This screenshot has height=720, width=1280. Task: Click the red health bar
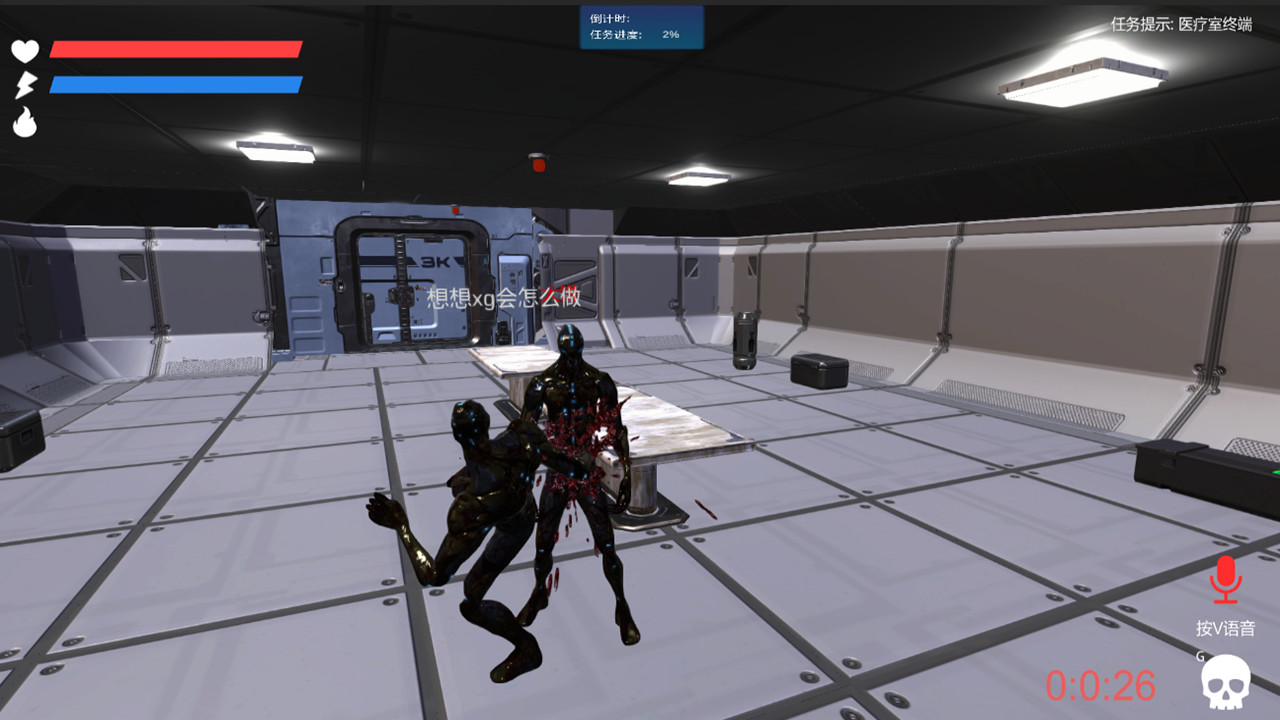click(178, 49)
